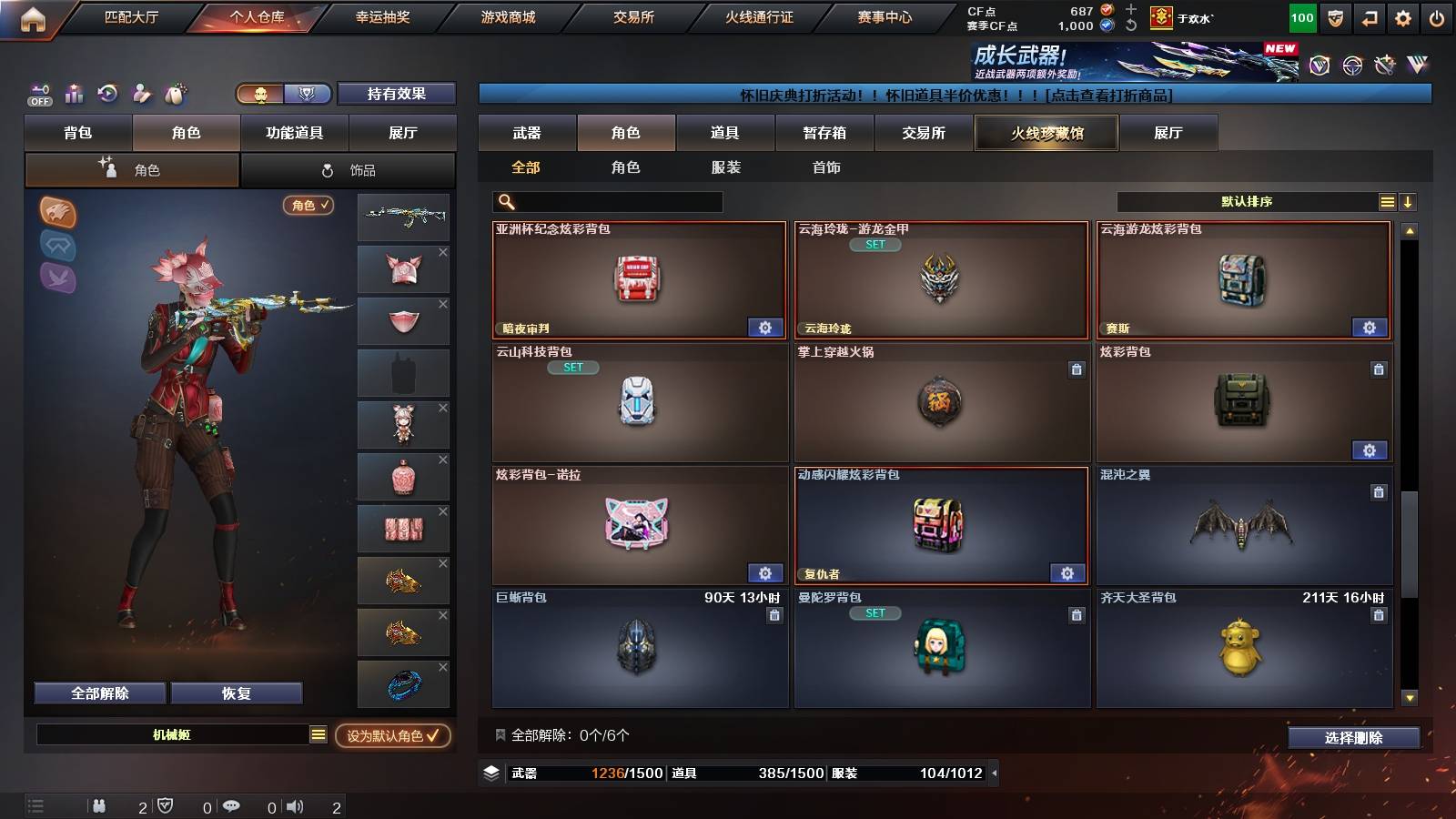The image size is (1456, 819).
Task: Click the 选择删除 button at bottom right
Action: click(x=1353, y=738)
